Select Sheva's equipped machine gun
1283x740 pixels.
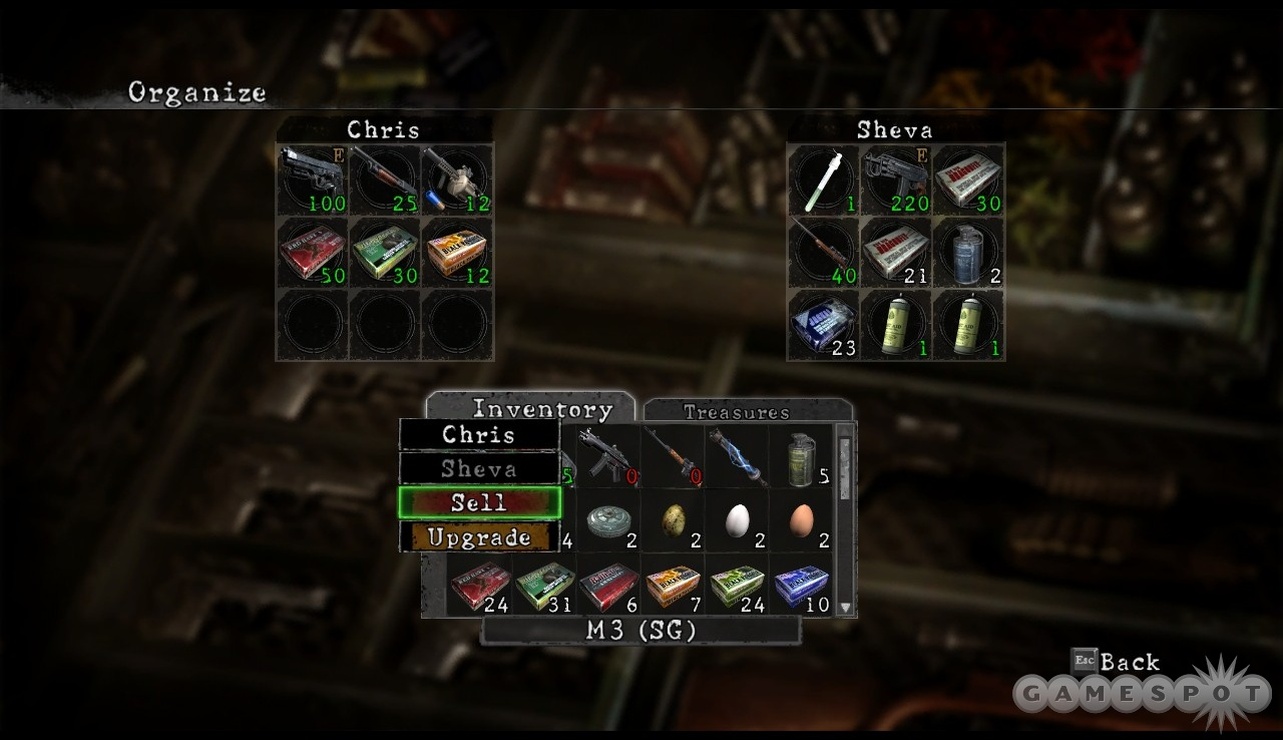point(896,180)
